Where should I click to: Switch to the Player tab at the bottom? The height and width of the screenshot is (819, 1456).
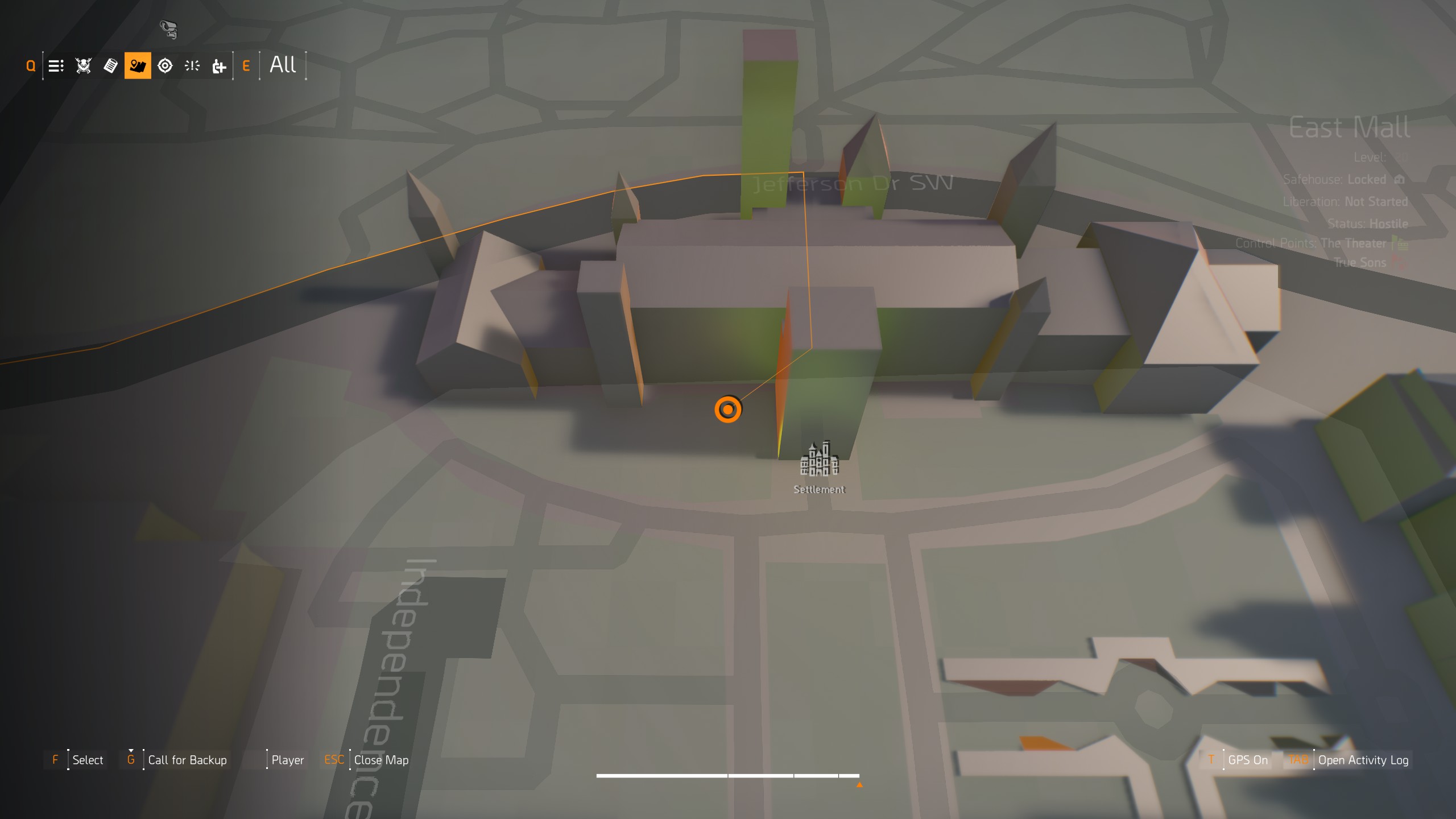pyautogui.click(x=288, y=759)
